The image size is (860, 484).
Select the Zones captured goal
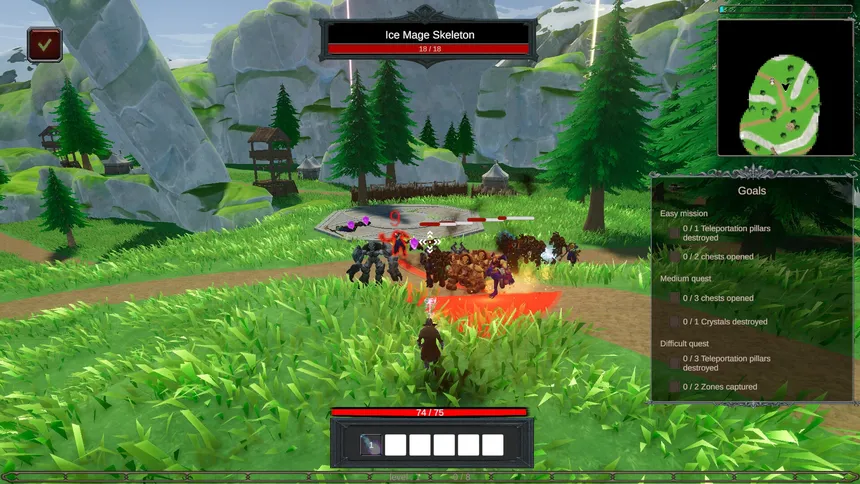coord(720,387)
